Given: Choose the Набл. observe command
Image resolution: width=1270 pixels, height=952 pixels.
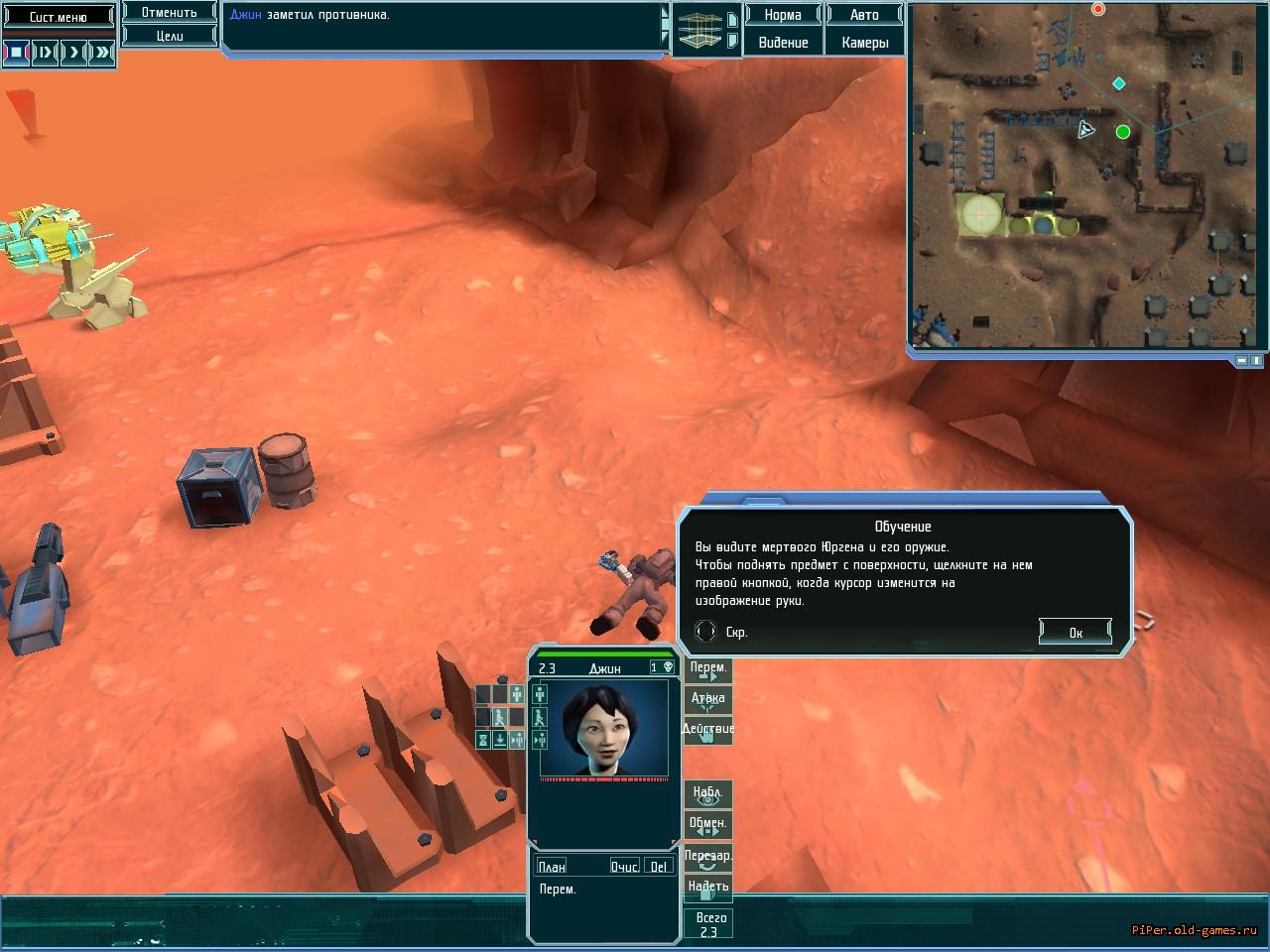Looking at the screenshot, I should (708, 793).
